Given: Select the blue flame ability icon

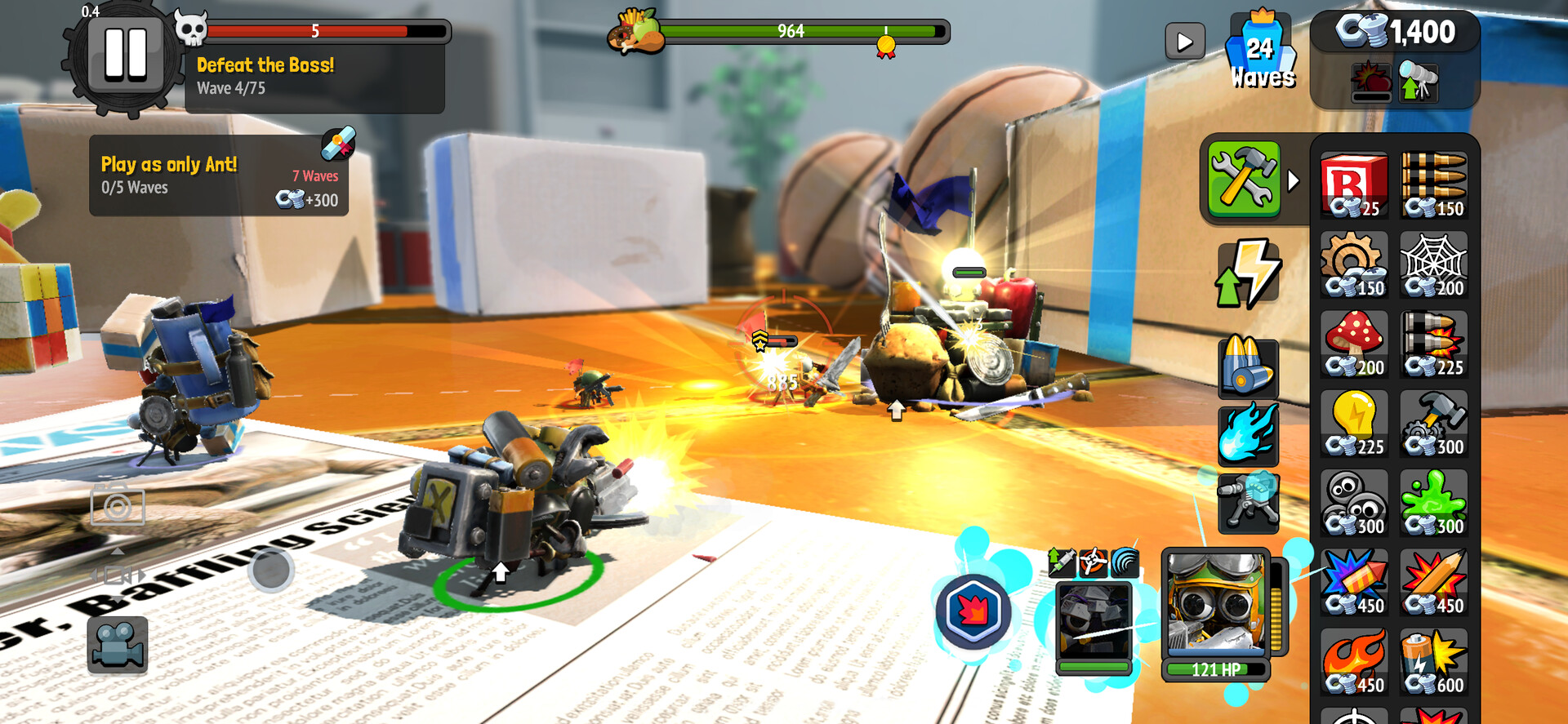Looking at the screenshot, I should [x=1249, y=435].
